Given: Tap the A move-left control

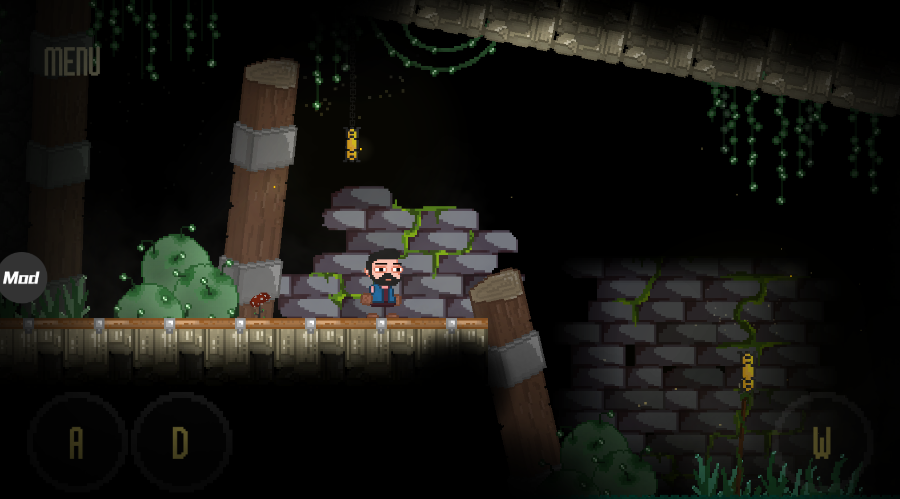Looking at the screenshot, I should pos(77,441).
